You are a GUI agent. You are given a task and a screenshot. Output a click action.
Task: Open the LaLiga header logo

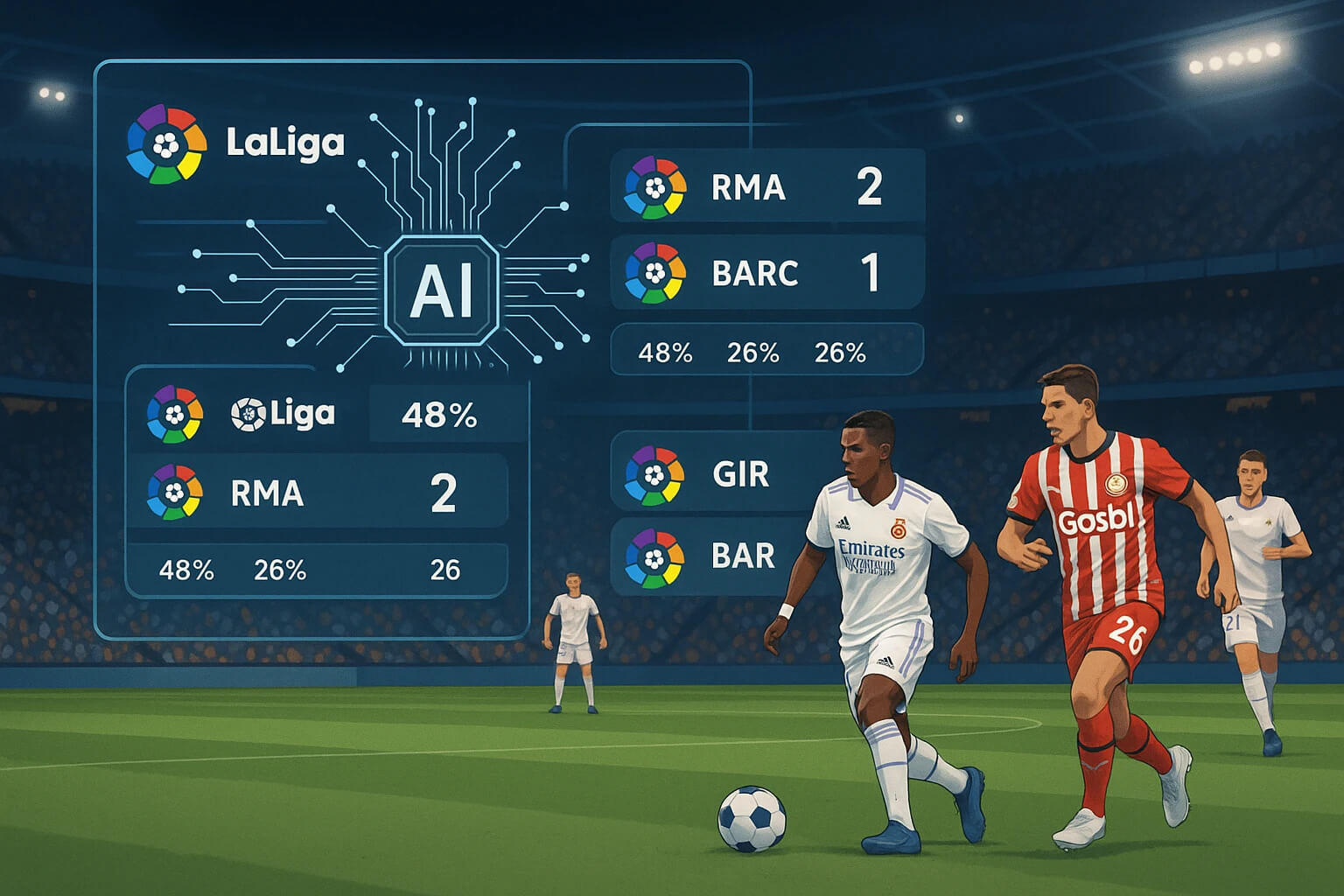pyautogui.click(x=167, y=144)
